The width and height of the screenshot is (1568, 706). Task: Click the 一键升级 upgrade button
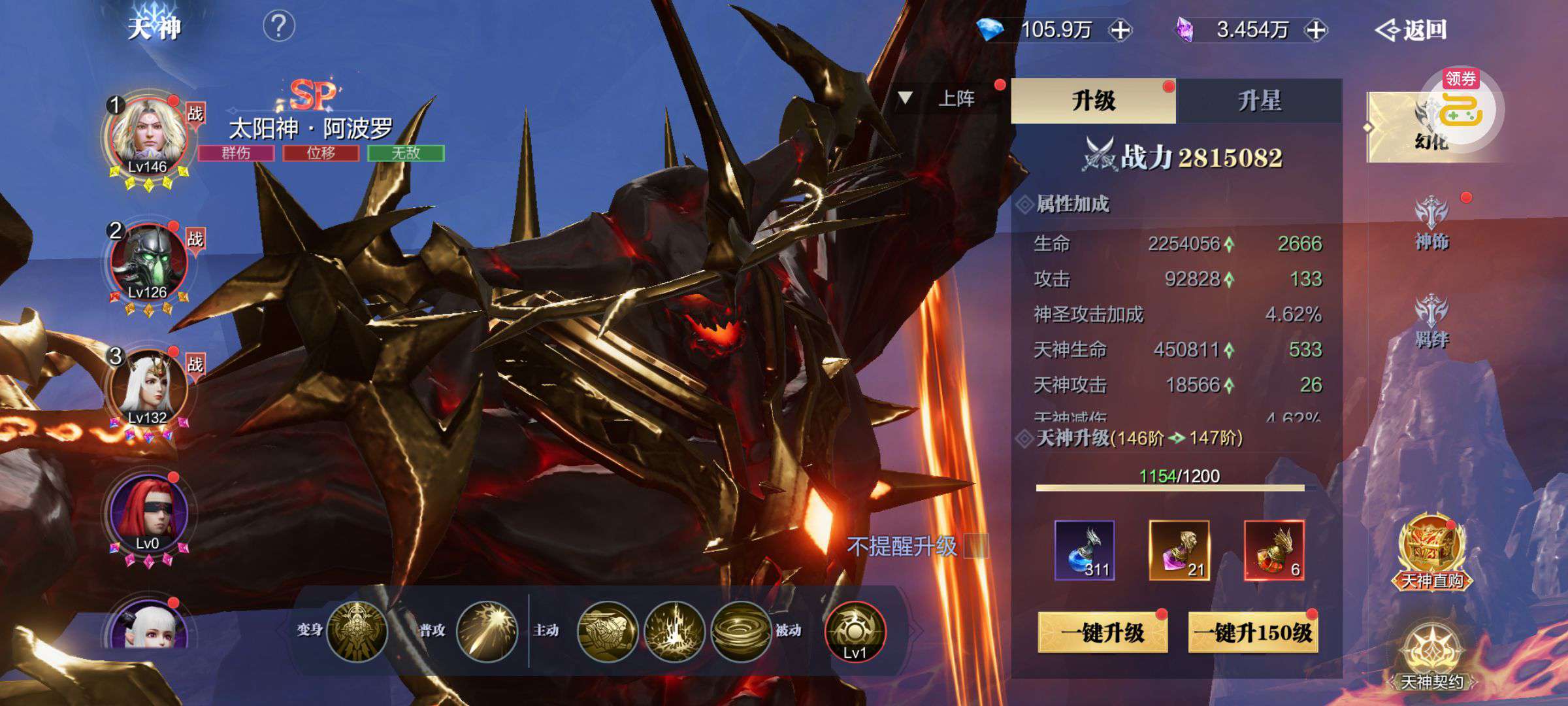click(1102, 632)
